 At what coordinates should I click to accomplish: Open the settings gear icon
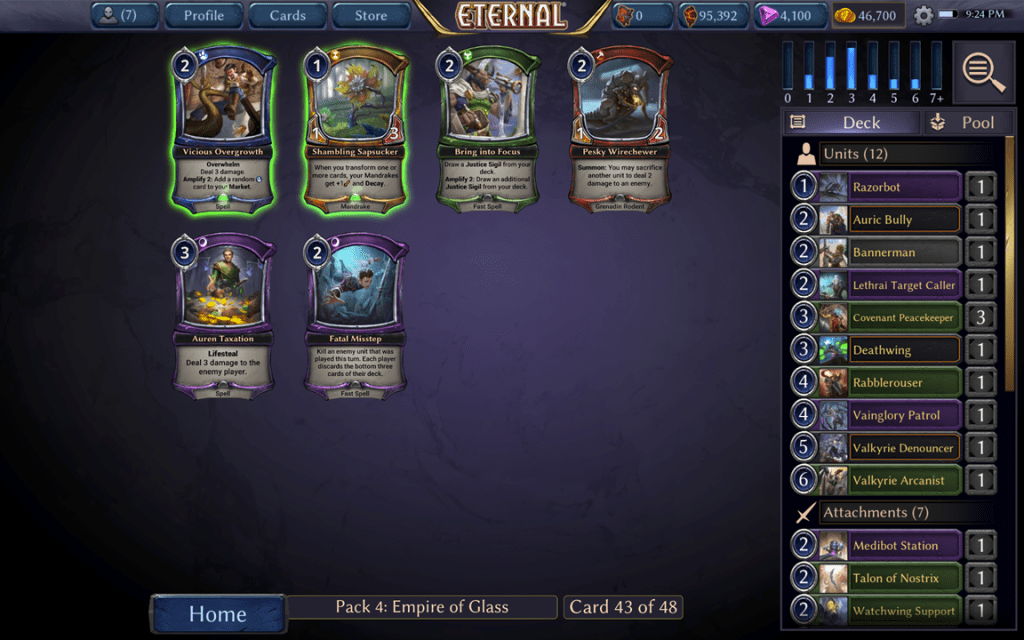[x=923, y=16]
